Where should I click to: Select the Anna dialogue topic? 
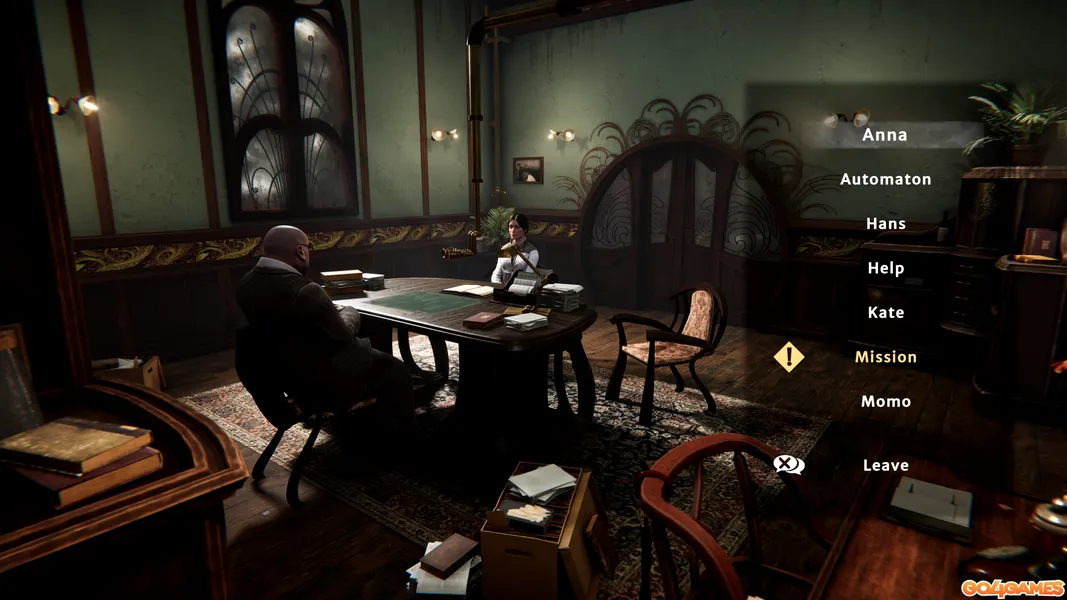(885, 135)
